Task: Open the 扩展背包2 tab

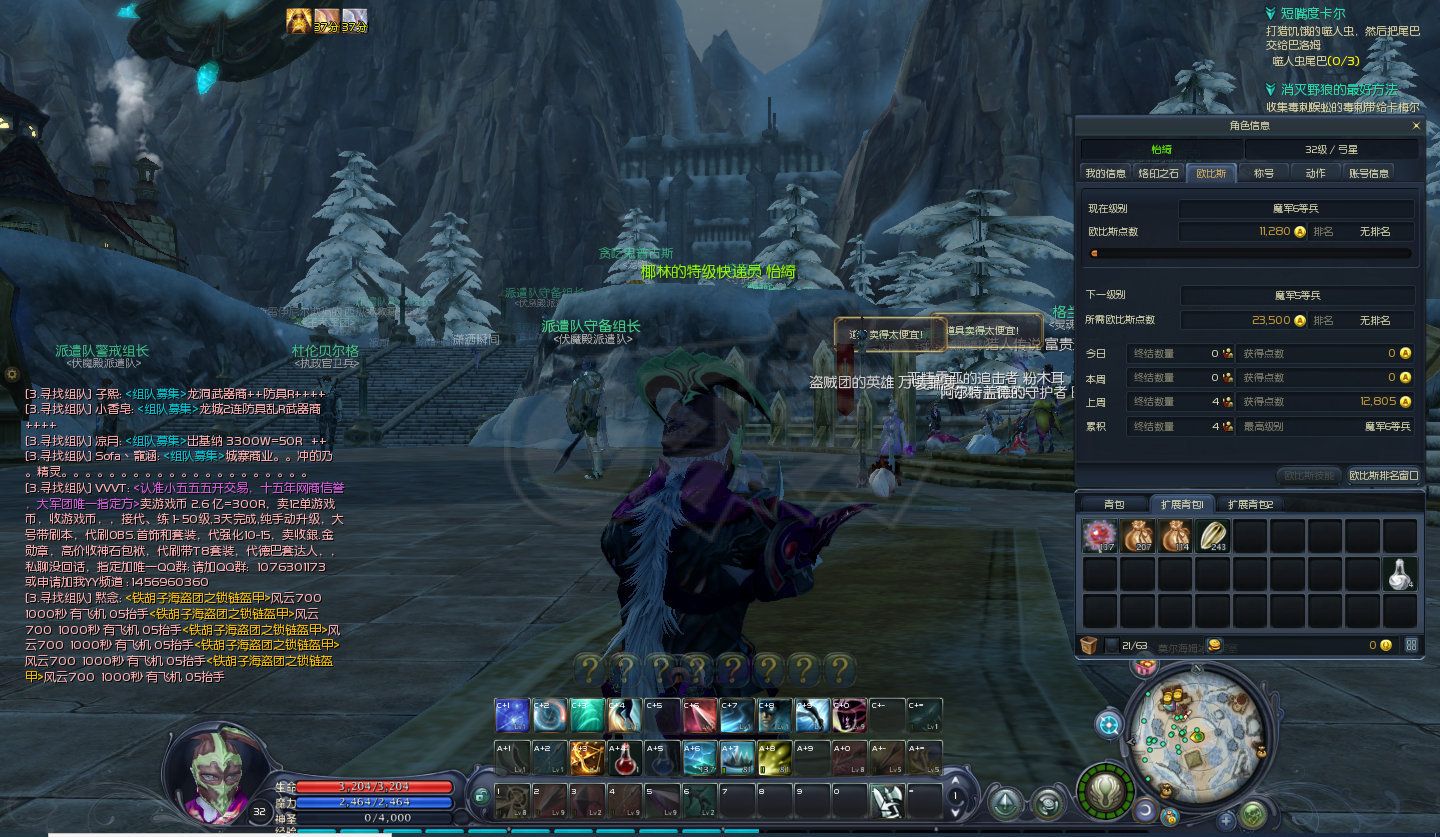Action: pos(1250,504)
